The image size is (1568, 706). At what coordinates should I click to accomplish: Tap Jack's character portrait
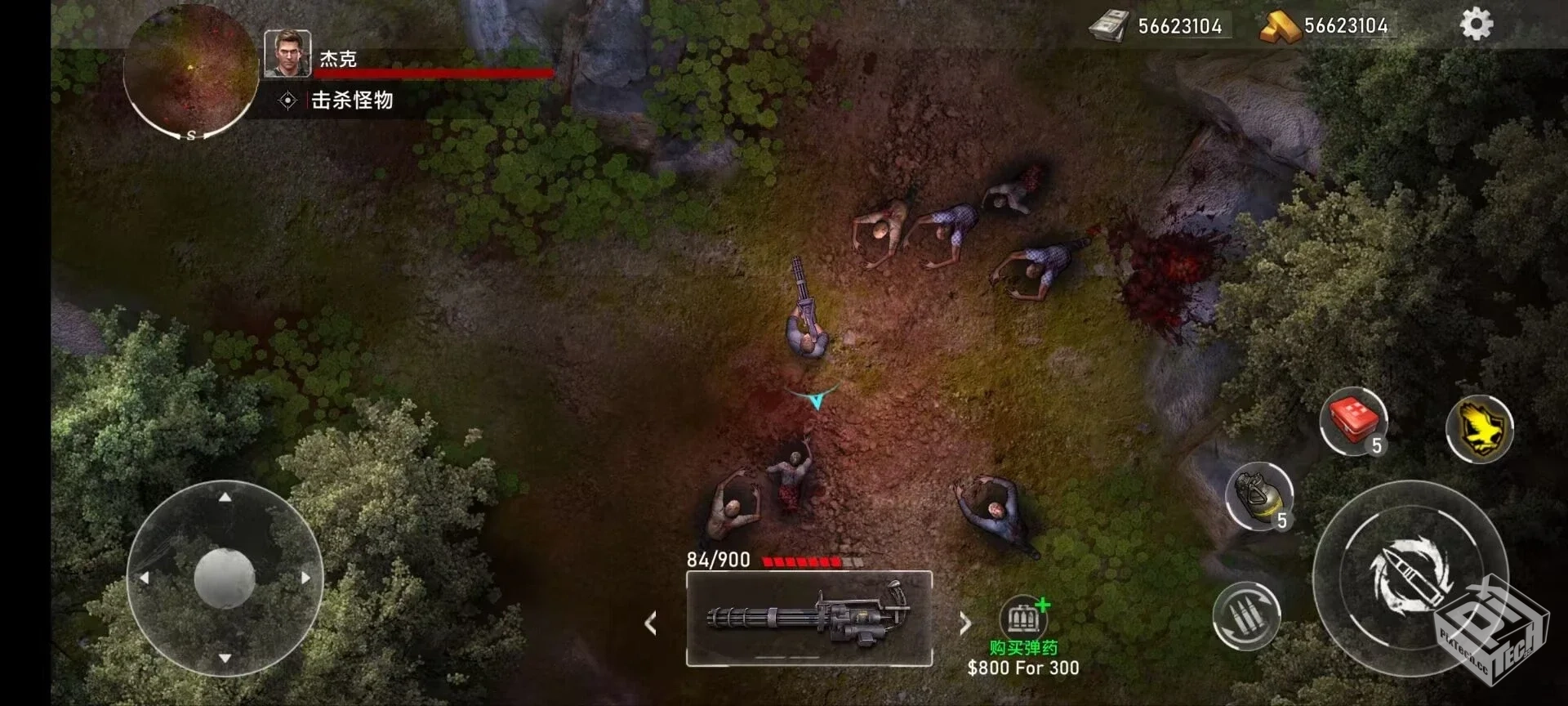pyautogui.click(x=287, y=54)
